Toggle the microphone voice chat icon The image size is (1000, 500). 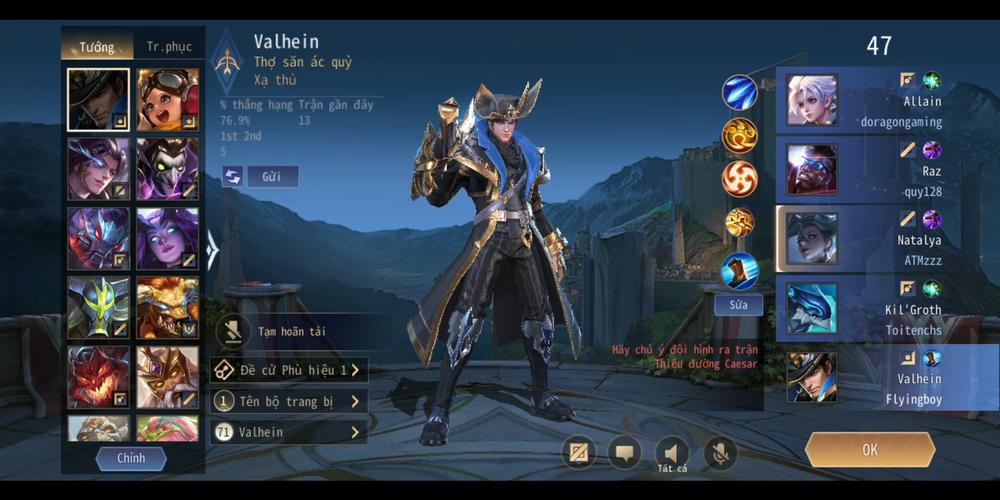pyautogui.click(x=719, y=453)
